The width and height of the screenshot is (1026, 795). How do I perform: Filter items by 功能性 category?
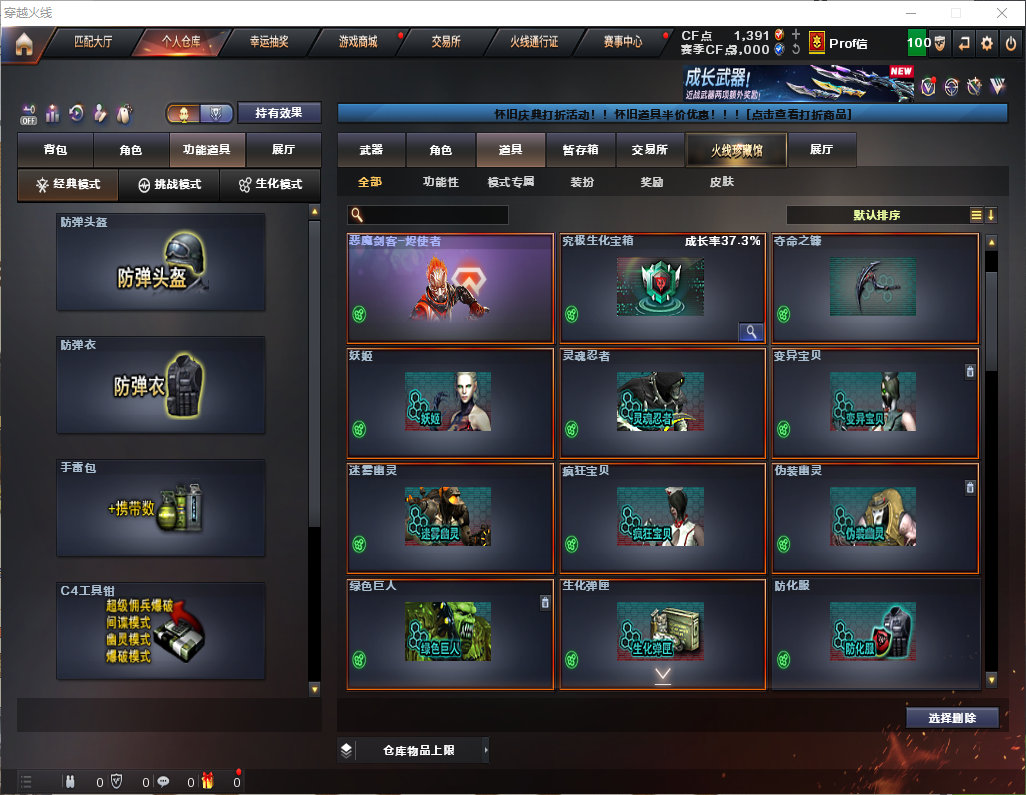[x=440, y=182]
